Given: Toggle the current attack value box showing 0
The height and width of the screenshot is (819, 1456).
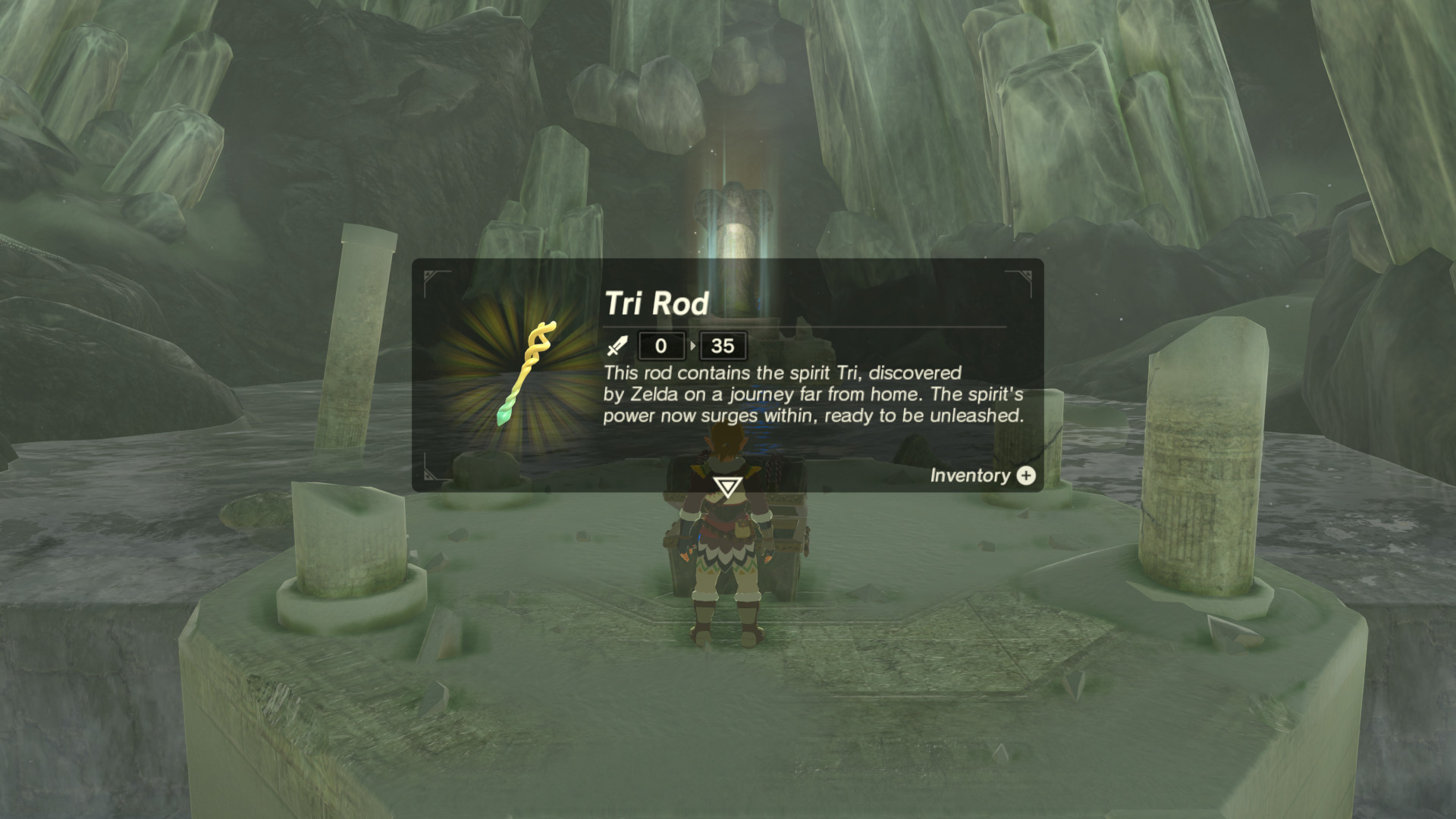Looking at the screenshot, I should 660,347.
